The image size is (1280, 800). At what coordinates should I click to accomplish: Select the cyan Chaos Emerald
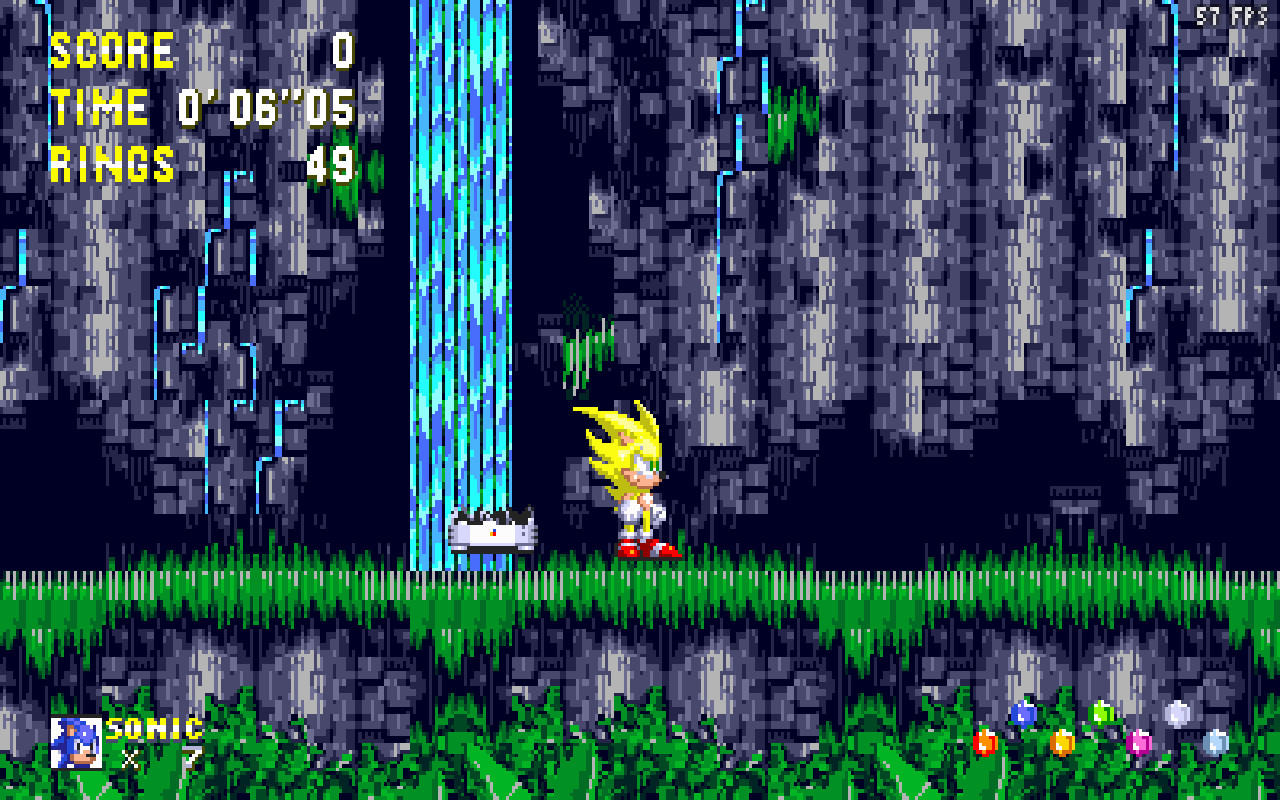pyautogui.click(x=1216, y=742)
